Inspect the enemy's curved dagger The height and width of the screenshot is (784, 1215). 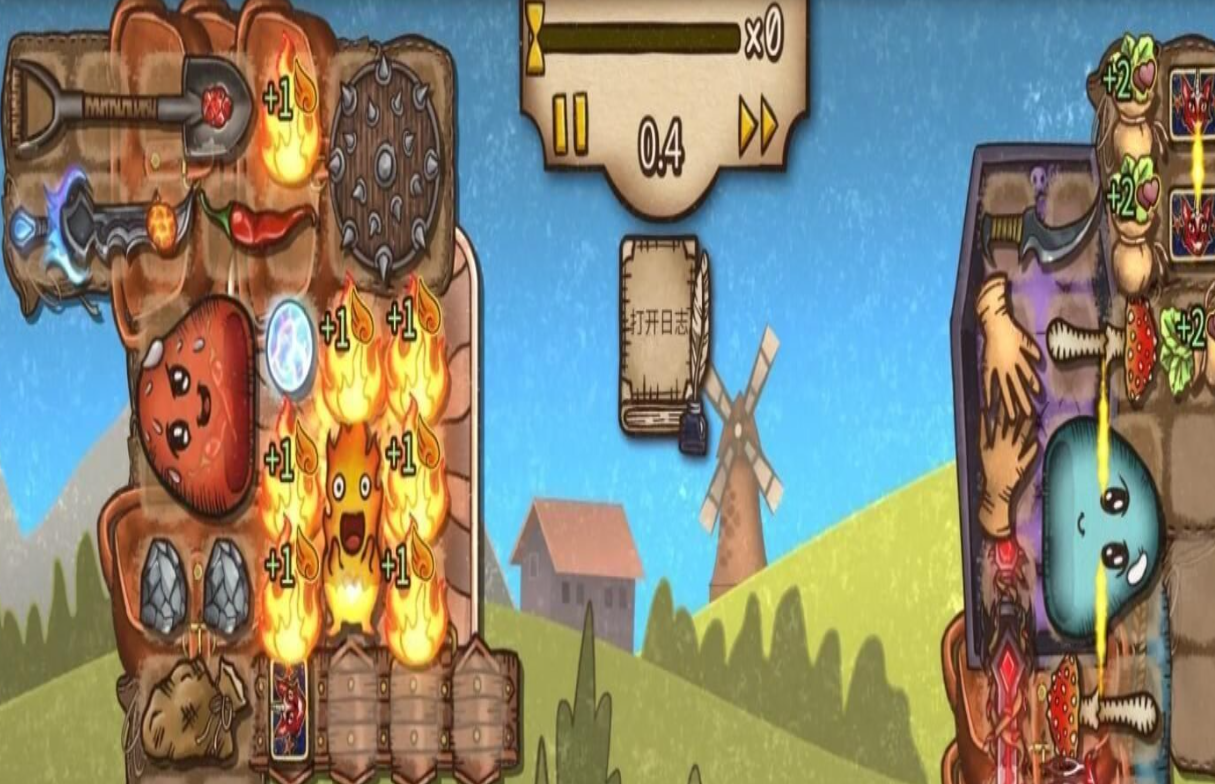[1040, 235]
